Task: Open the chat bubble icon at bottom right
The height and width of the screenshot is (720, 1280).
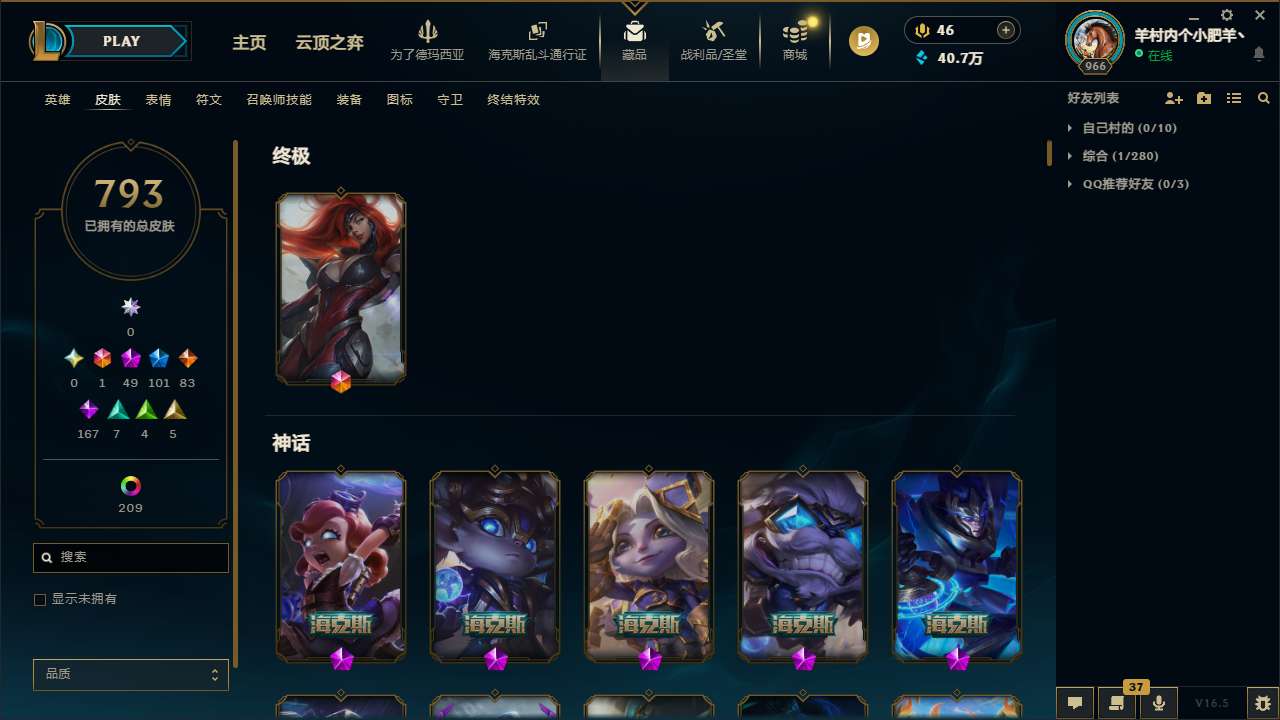Action: (1074, 703)
